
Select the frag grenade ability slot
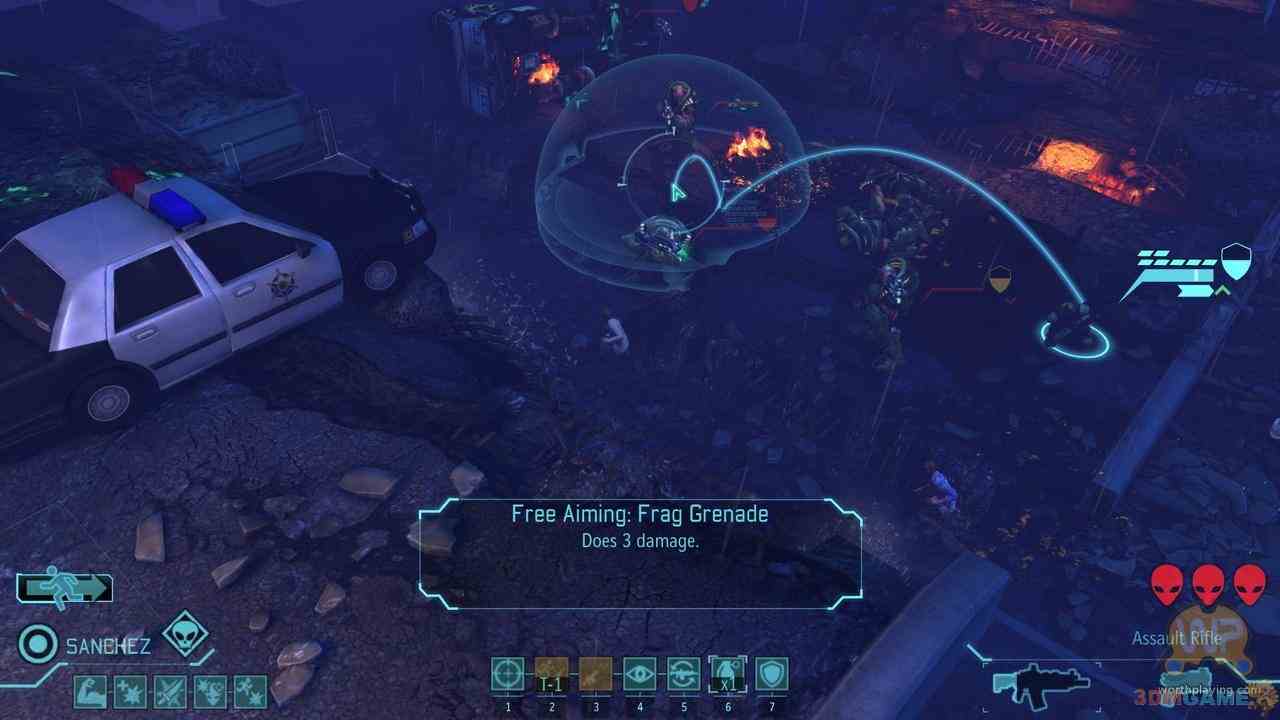727,673
